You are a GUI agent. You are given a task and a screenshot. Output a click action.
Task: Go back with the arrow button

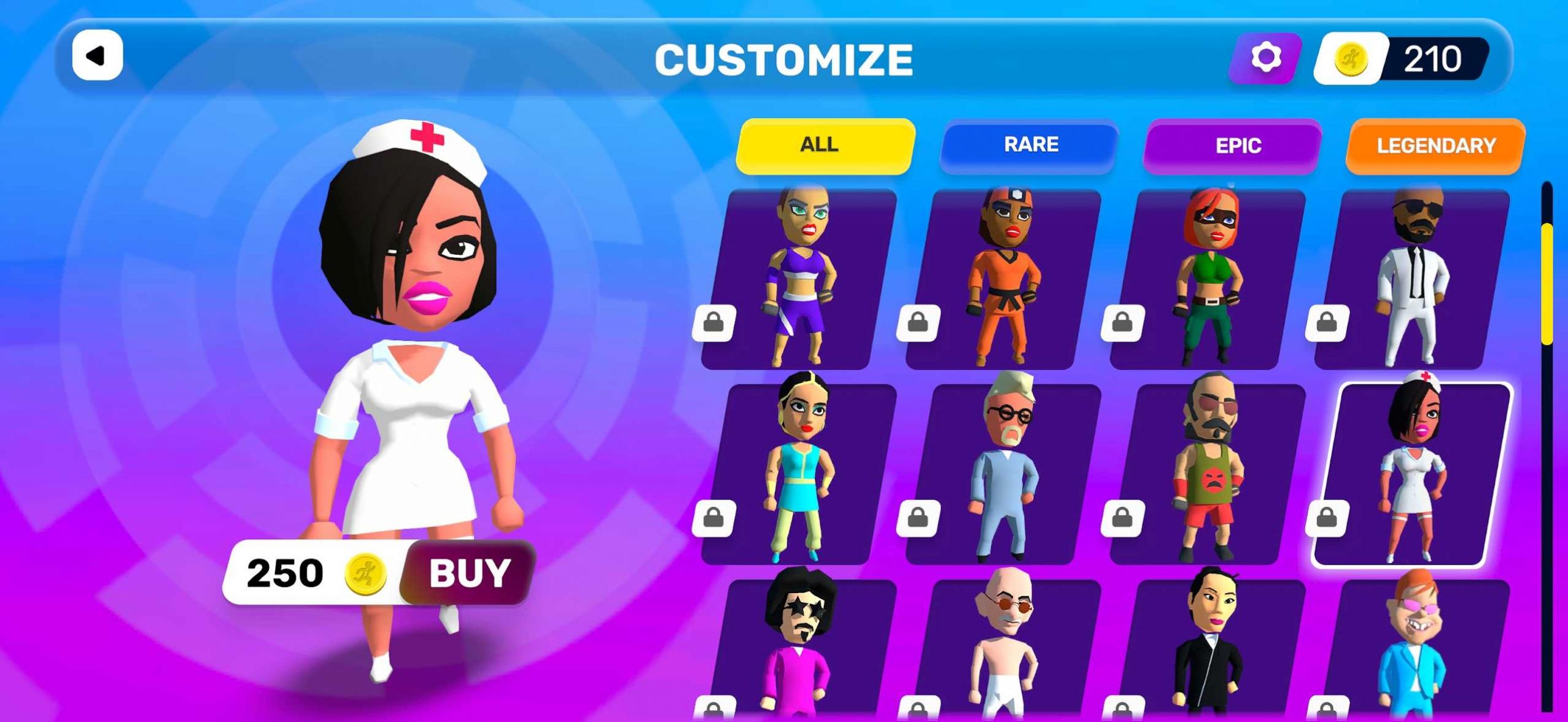coord(97,56)
